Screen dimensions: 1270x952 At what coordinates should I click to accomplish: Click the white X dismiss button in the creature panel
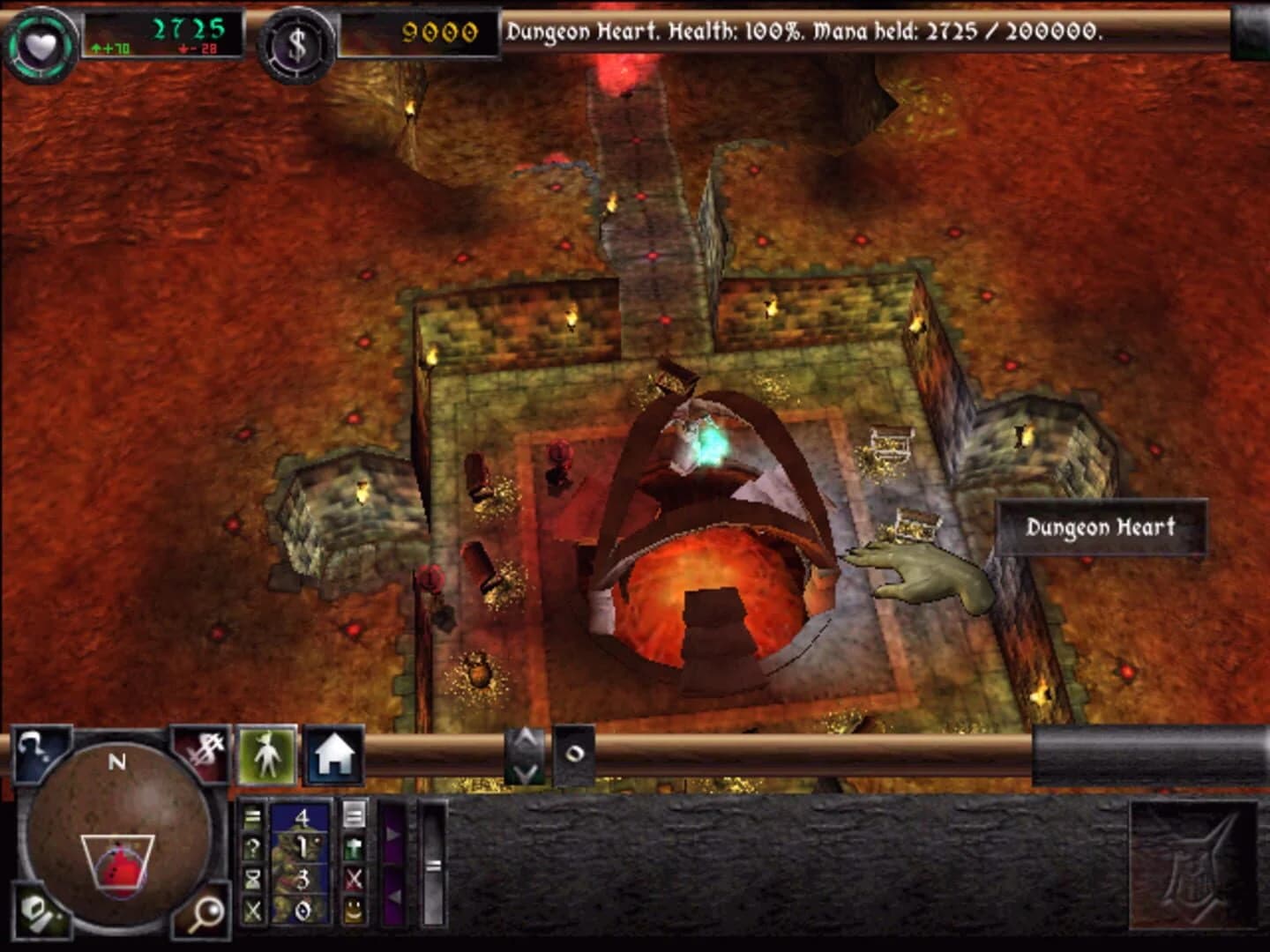pos(251,911)
